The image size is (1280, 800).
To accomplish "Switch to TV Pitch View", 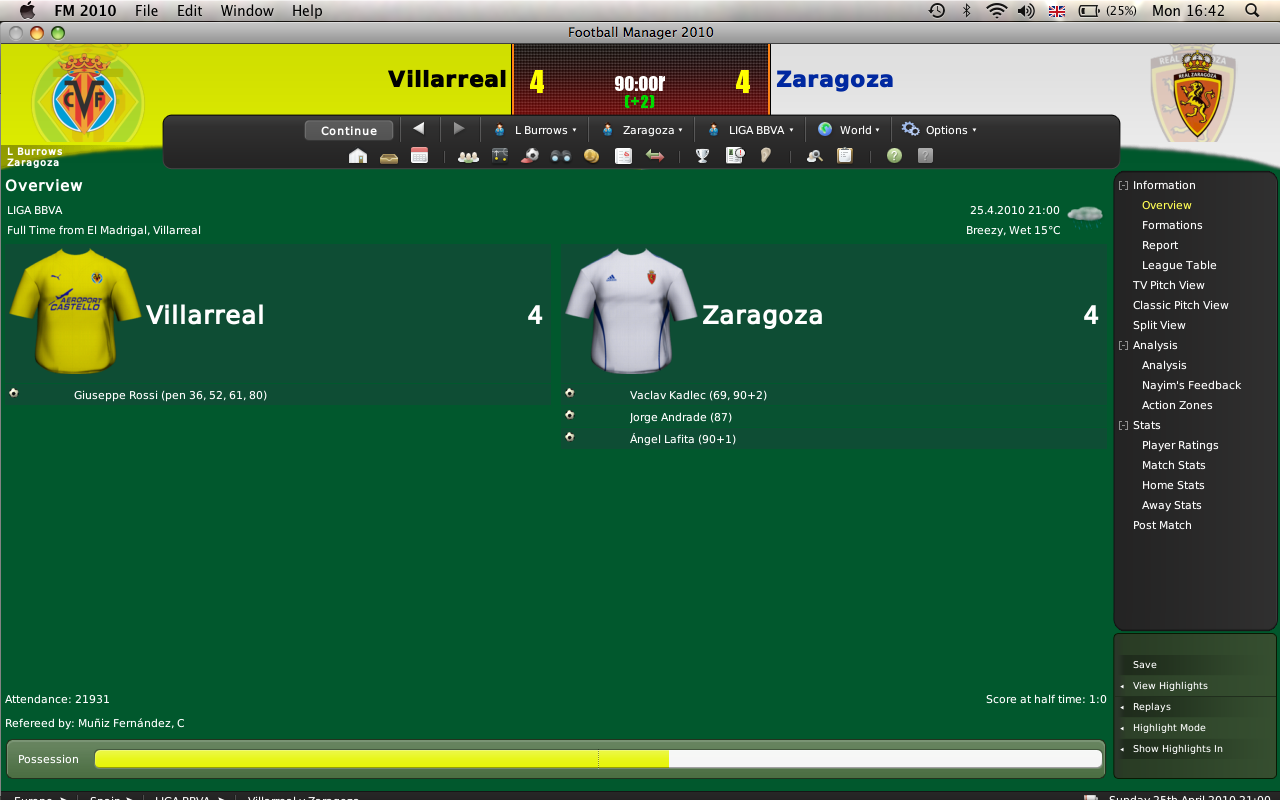I will (1168, 285).
